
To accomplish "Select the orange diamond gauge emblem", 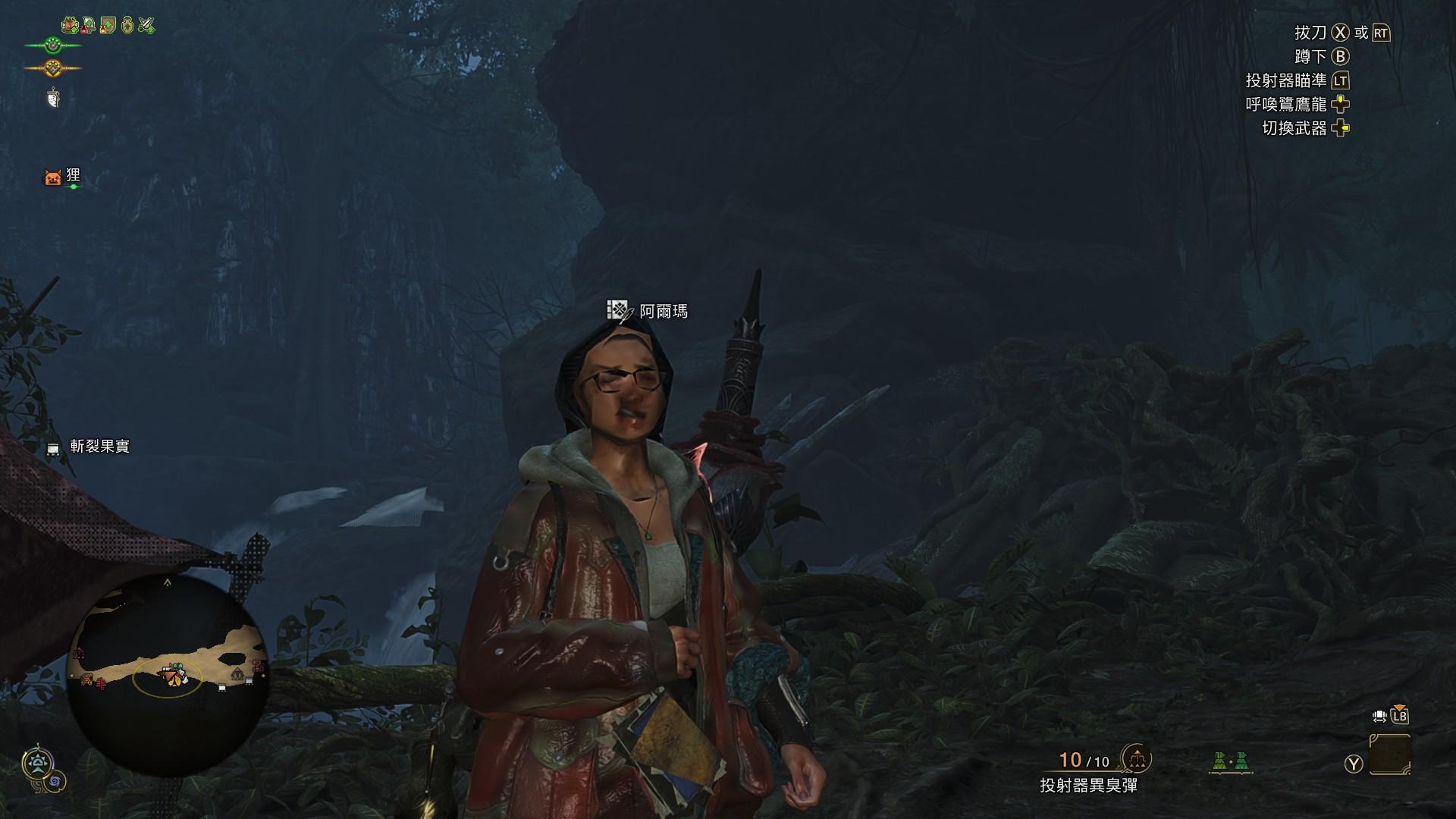I will (52, 68).
